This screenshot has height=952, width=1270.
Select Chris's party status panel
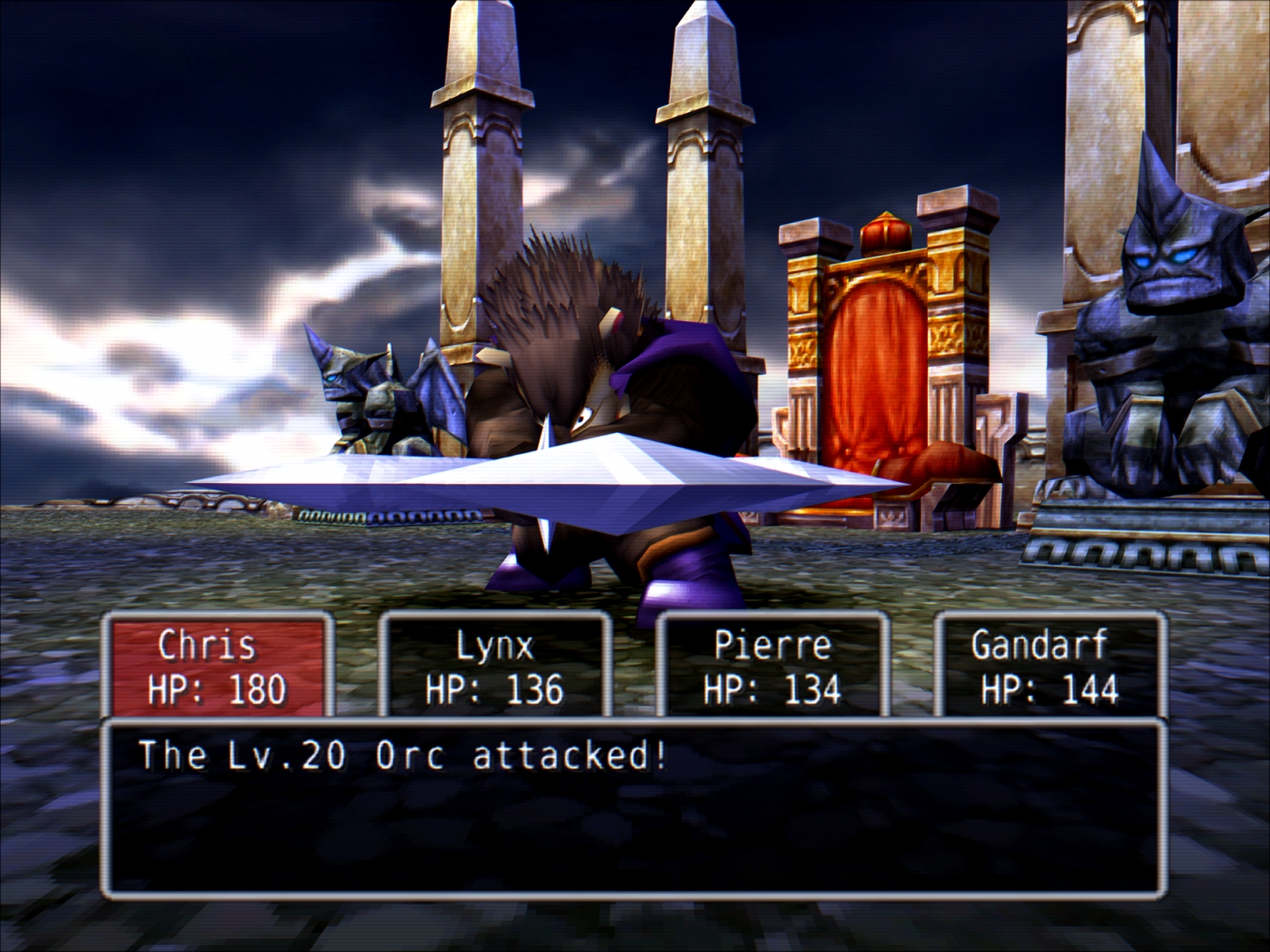pos(217,665)
